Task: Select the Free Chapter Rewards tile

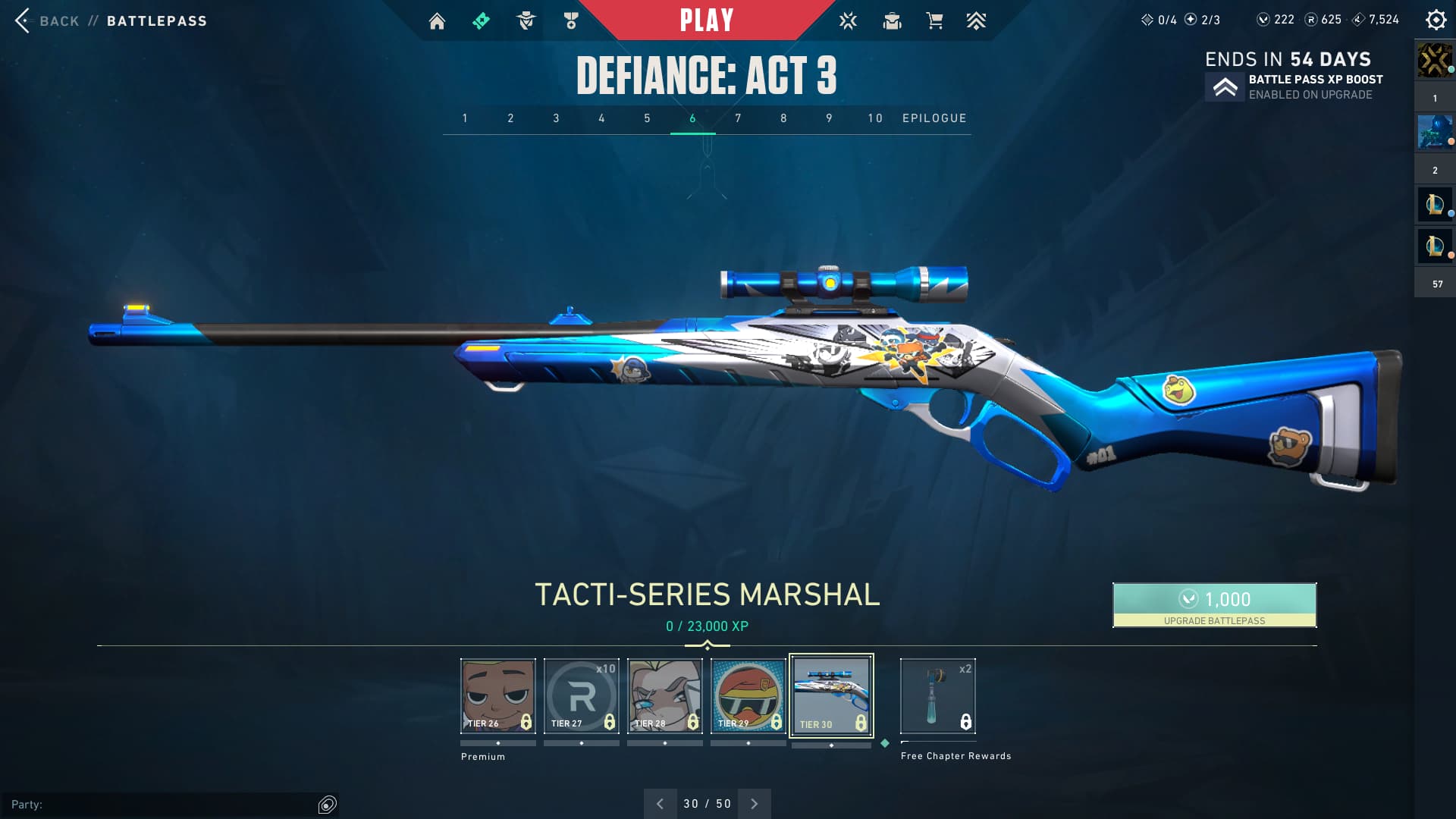Action: (937, 695)
